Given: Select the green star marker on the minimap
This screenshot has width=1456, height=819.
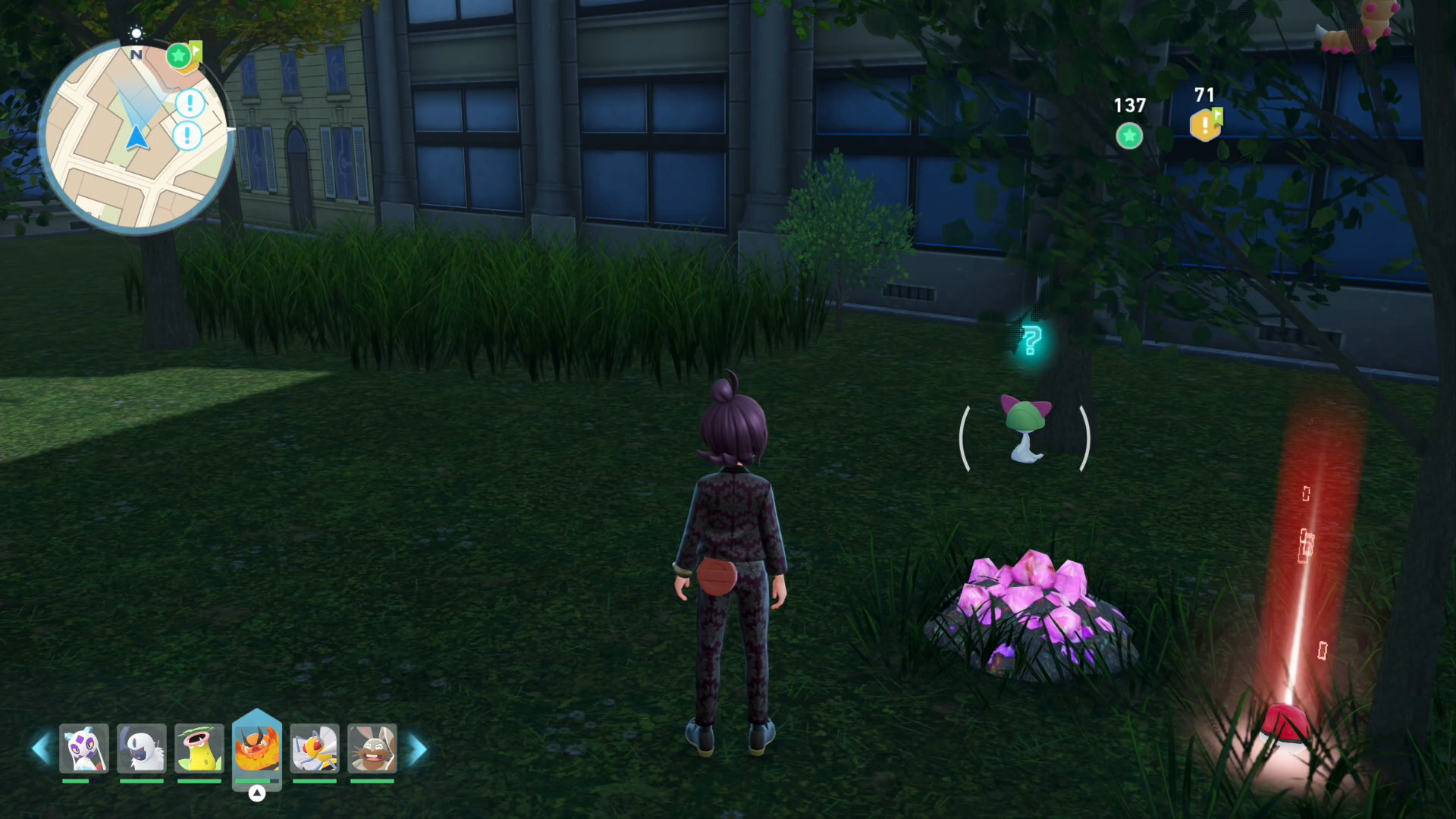Looking at the screenshot, I should [178, 55].
